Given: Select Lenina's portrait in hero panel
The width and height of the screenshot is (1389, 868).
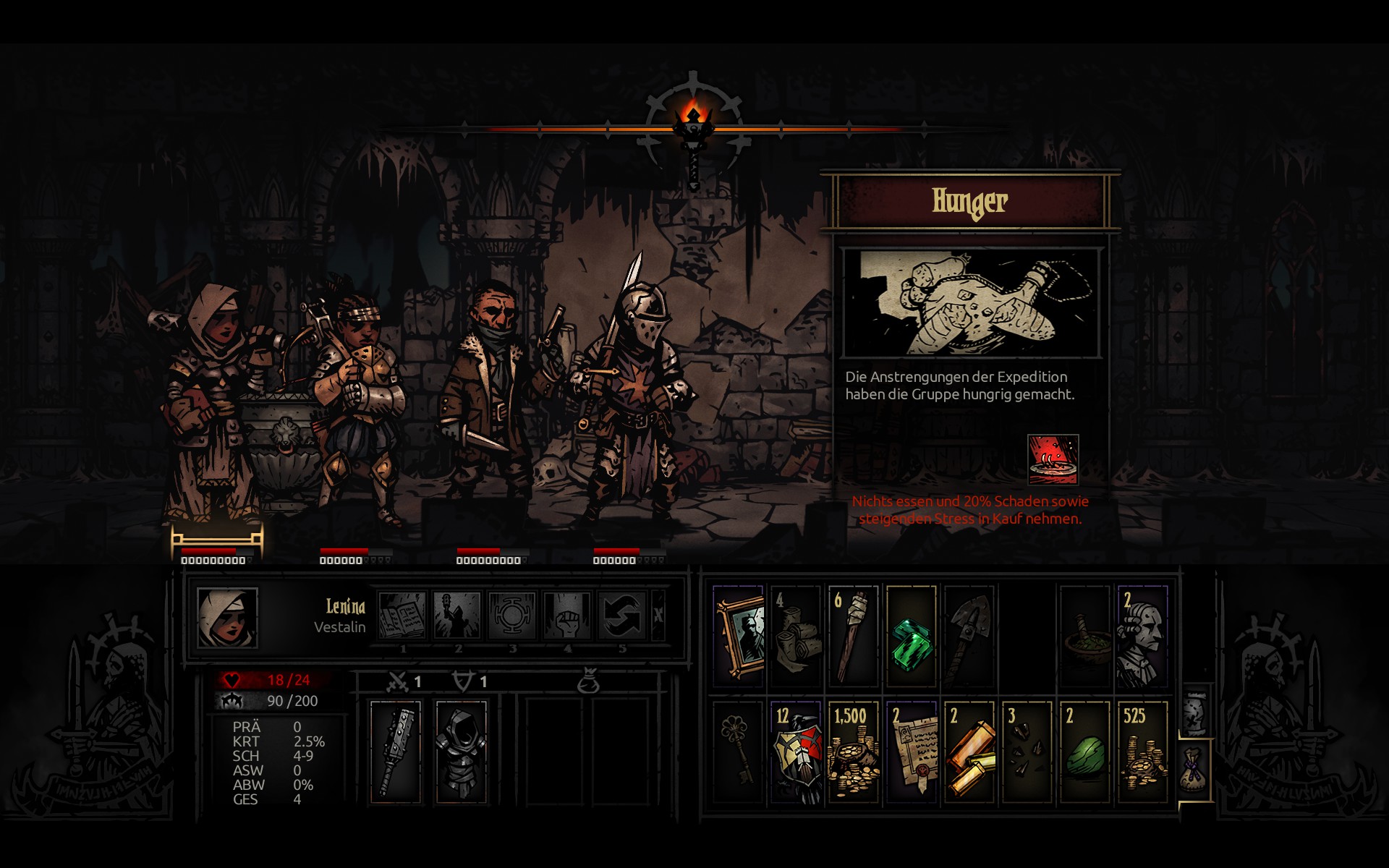Looking at the screenshot, I should tap(227, 618).
